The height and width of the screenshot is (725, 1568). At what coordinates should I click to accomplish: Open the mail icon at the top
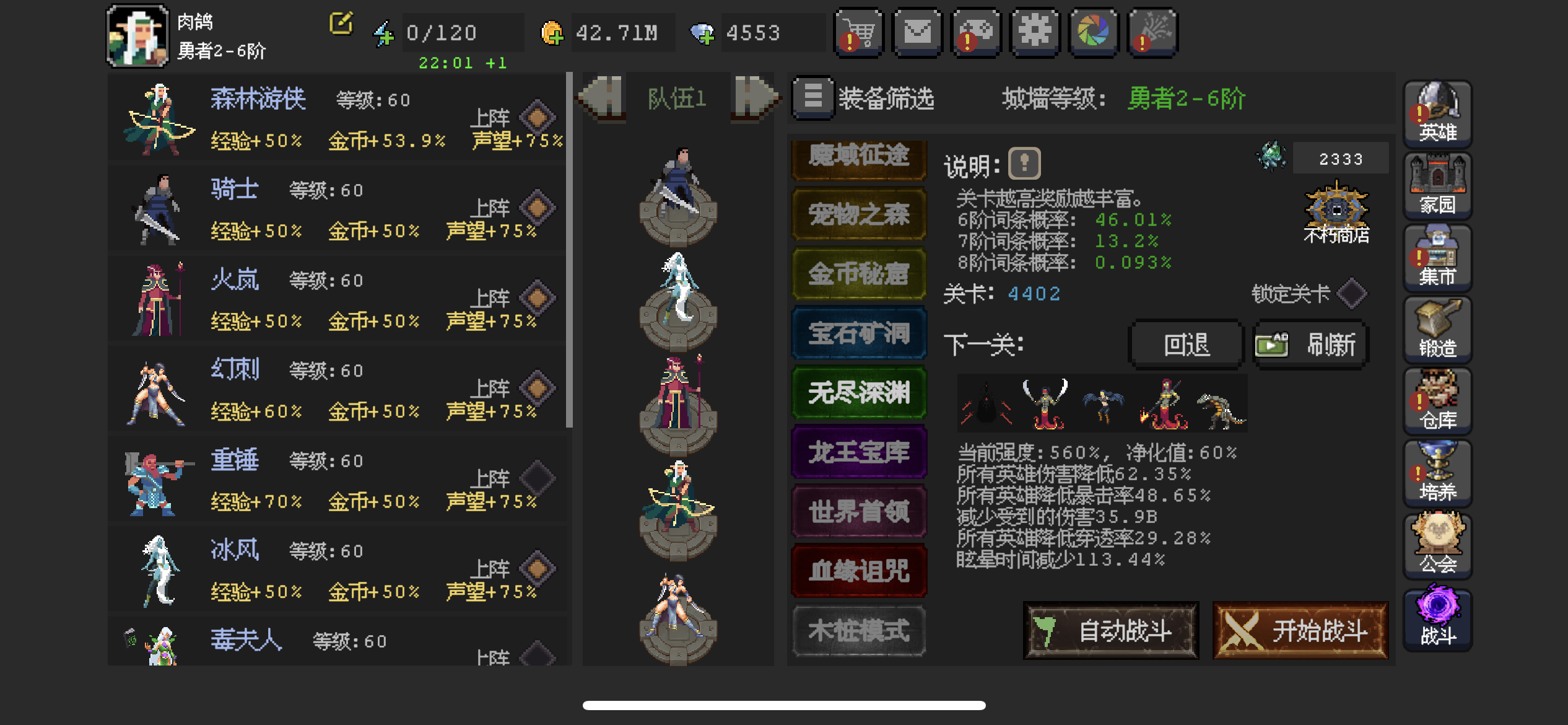[x=917, y=32]
